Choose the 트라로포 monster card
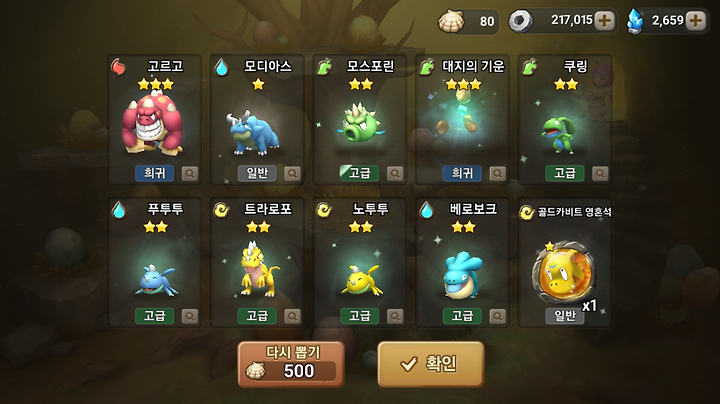Image resolution: width=720 pixels, height=404 pixels. (x=256, y=262)
